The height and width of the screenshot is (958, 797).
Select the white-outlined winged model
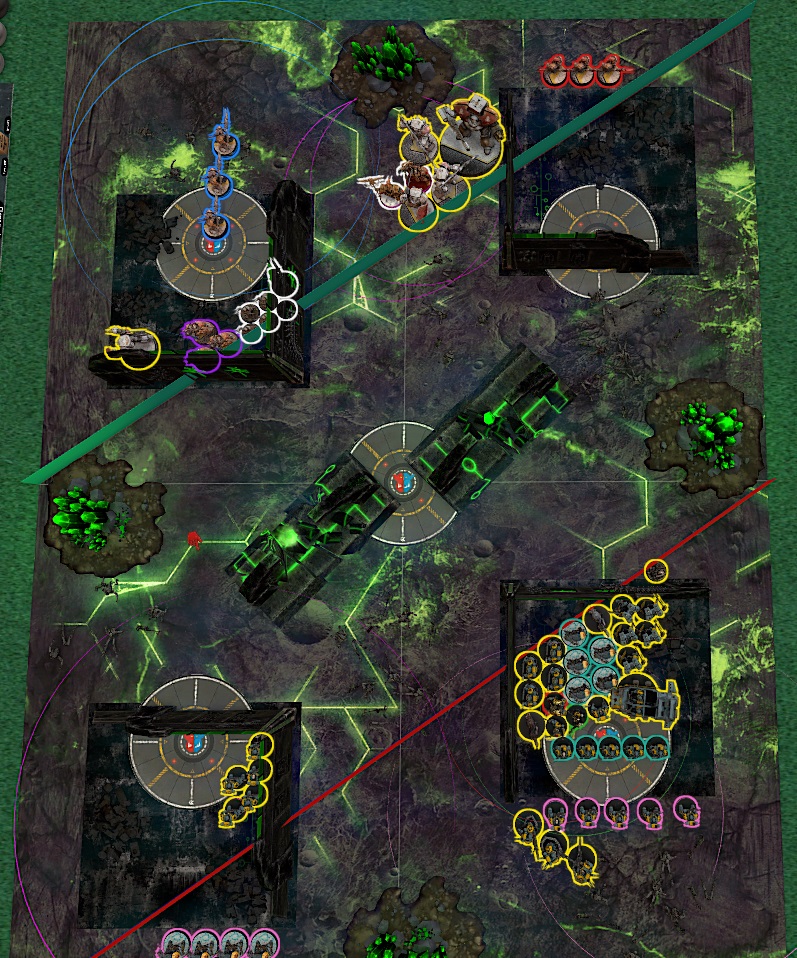coord(384,190)
